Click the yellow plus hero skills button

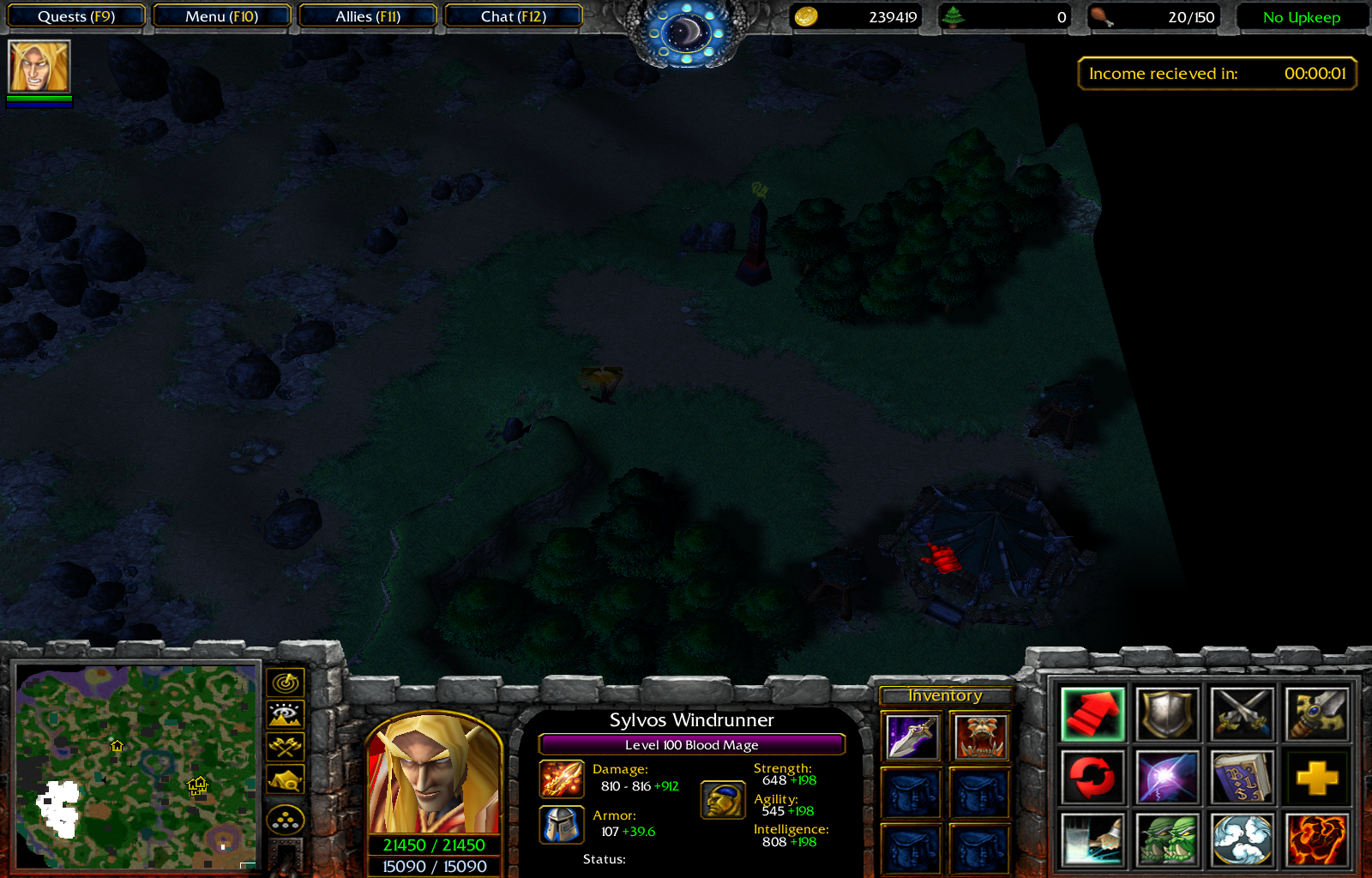tap(1316, 777)
